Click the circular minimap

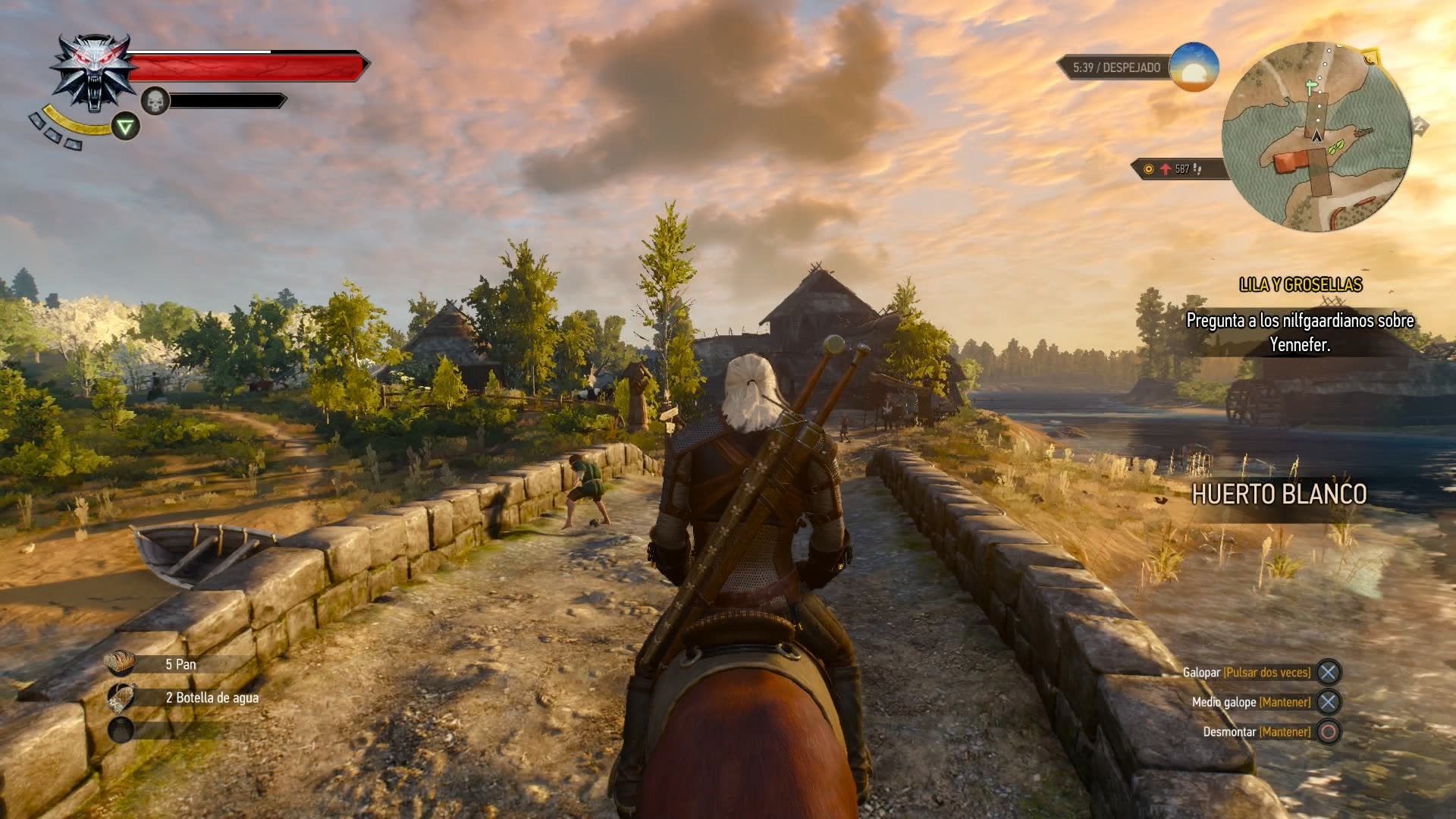tap(1316, 136)
